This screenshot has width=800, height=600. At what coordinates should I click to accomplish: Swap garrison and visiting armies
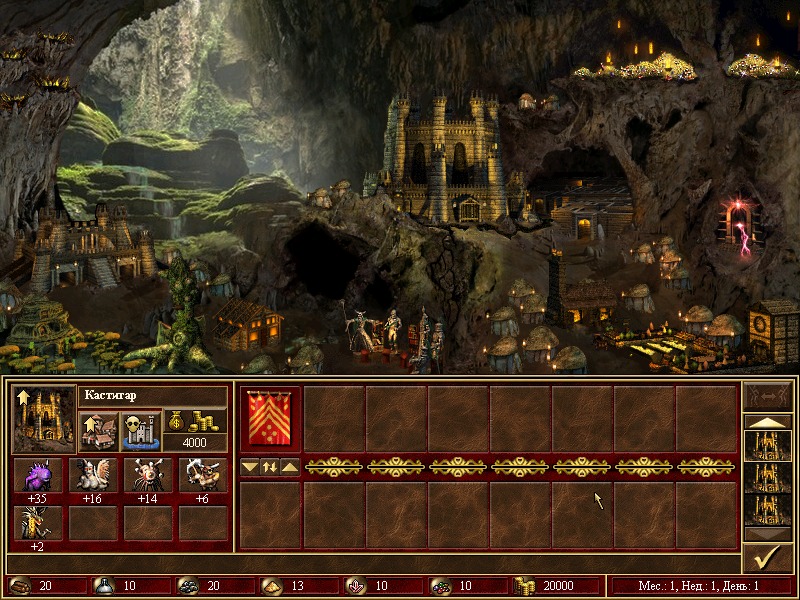tap(270, 466)
